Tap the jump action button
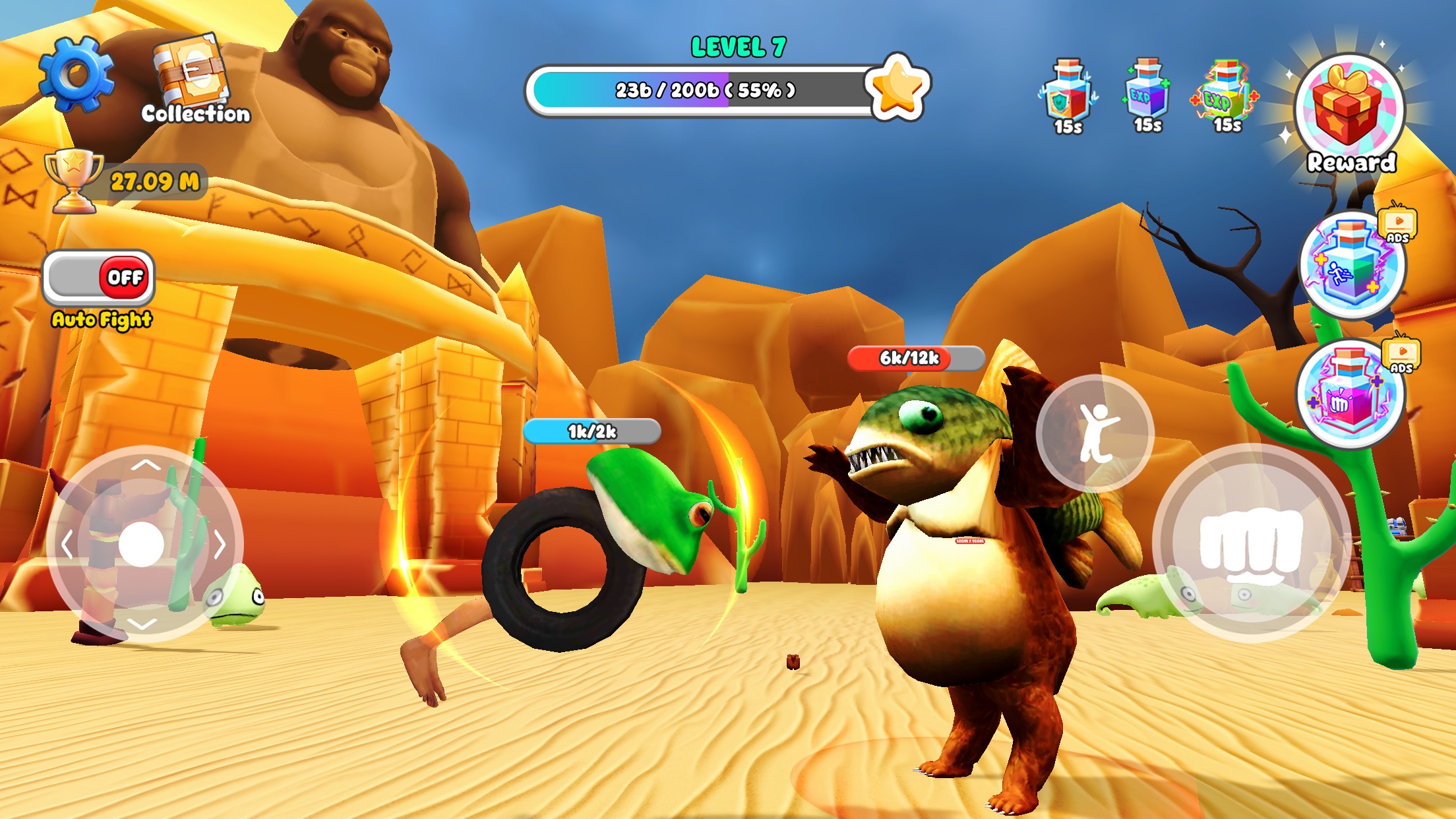Viewport: 1456px width, 819px height. 1095,433
